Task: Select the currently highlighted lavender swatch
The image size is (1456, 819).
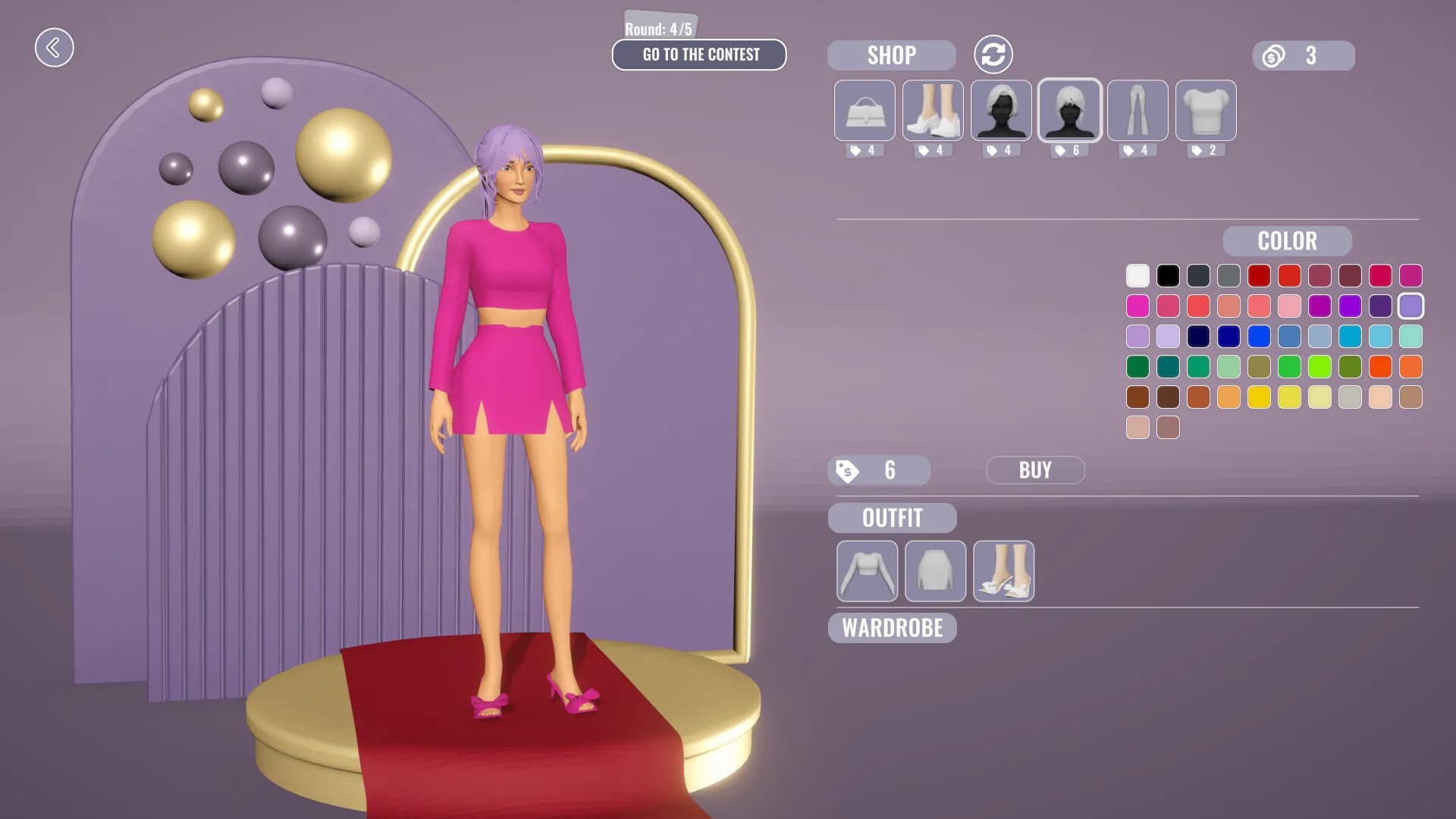Action: pyautogui.click(x=1410, y=306)
